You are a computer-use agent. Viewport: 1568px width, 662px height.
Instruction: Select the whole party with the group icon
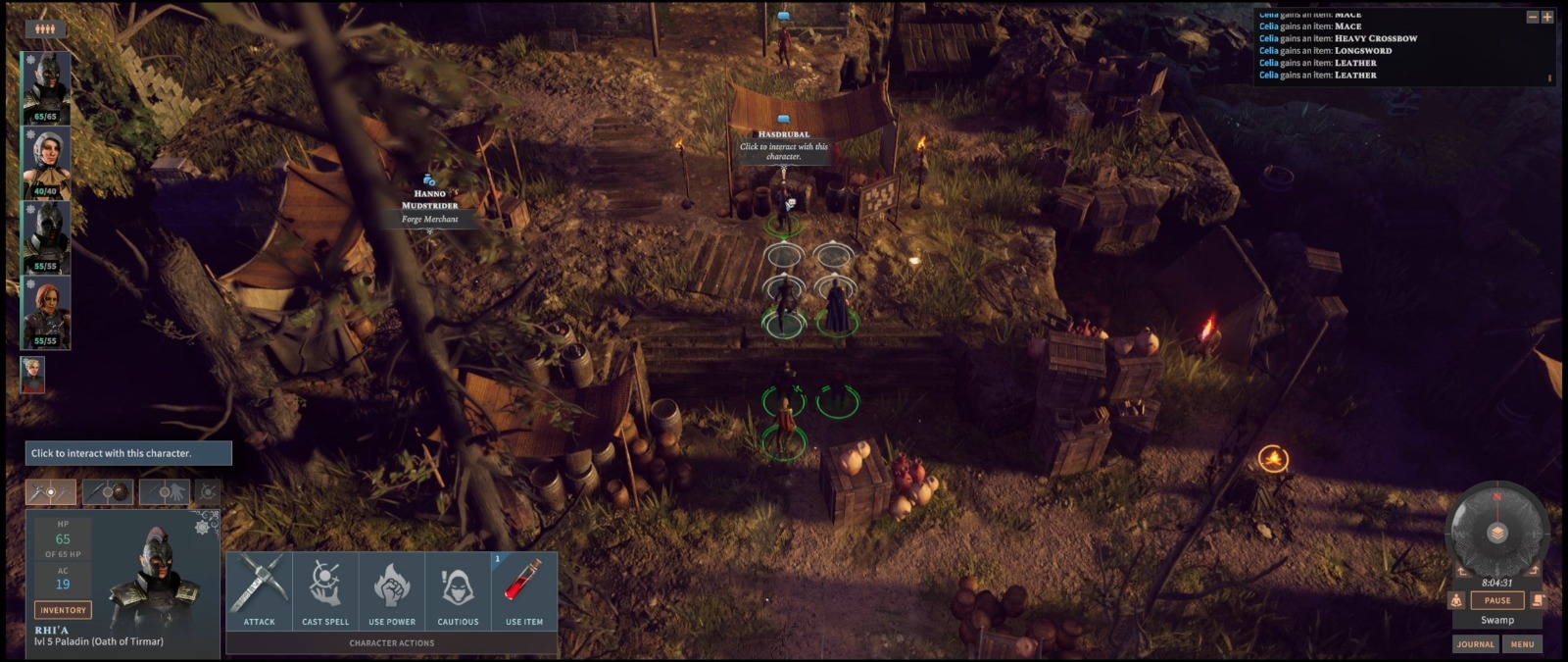click(x=45, y=28)
